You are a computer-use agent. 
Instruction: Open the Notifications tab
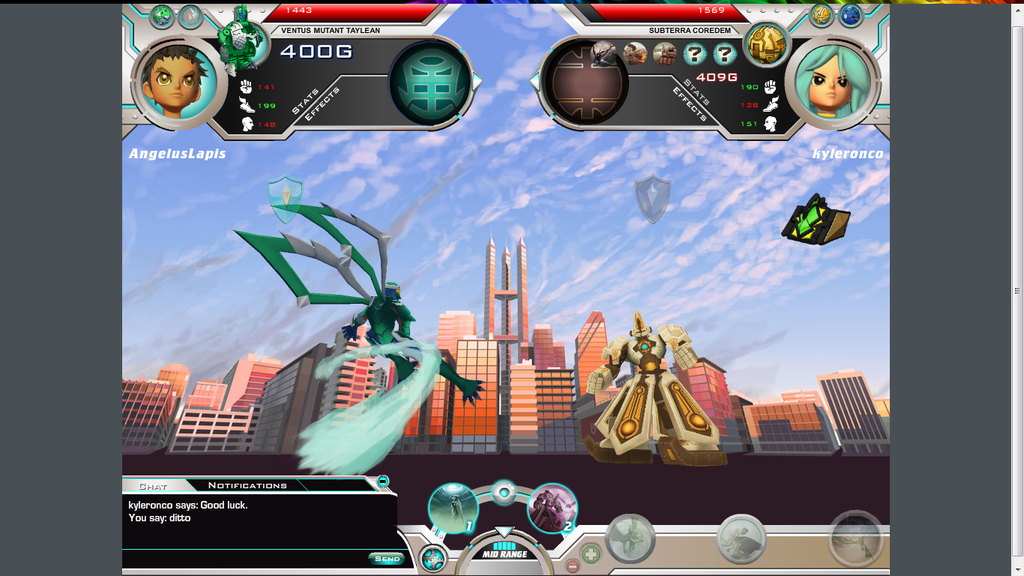(x=247, y=486)
